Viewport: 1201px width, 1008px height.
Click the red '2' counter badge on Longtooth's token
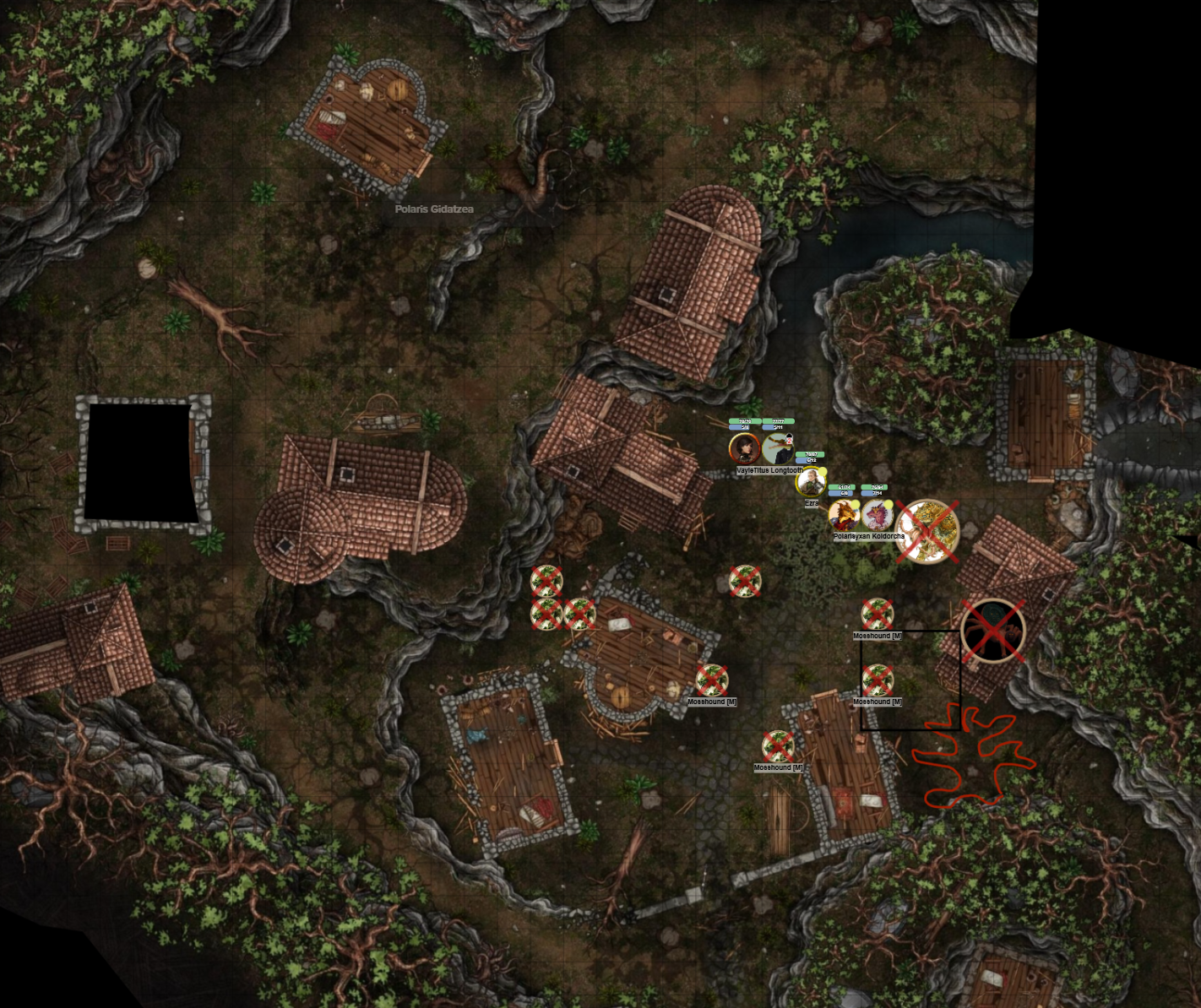(789, 442)
